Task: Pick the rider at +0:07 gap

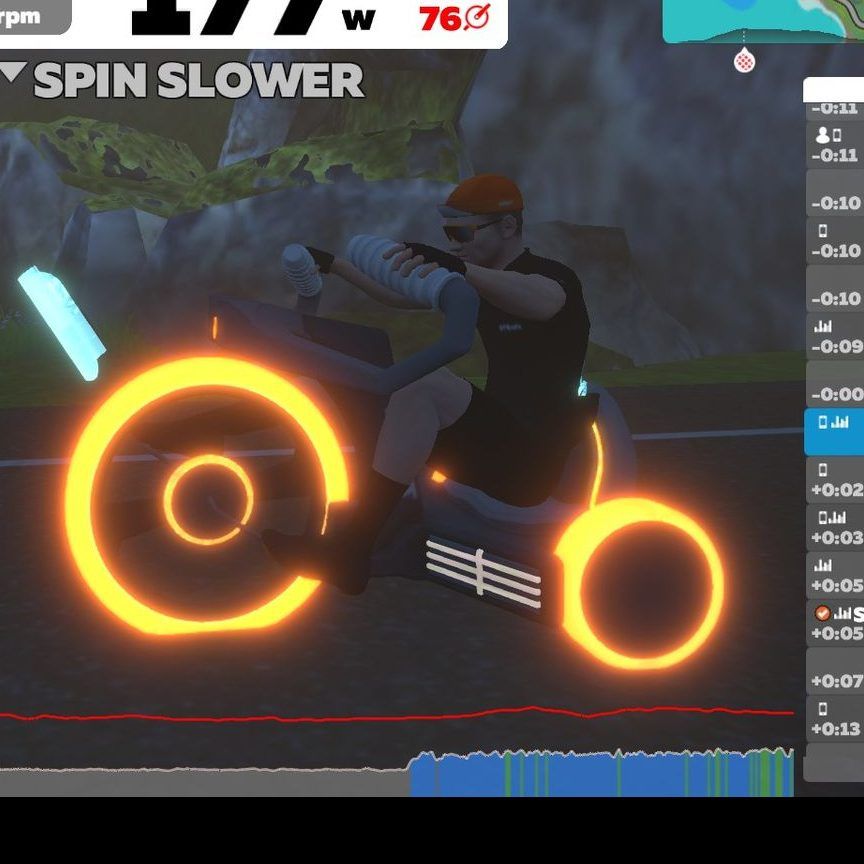Action: click(834, 671)
